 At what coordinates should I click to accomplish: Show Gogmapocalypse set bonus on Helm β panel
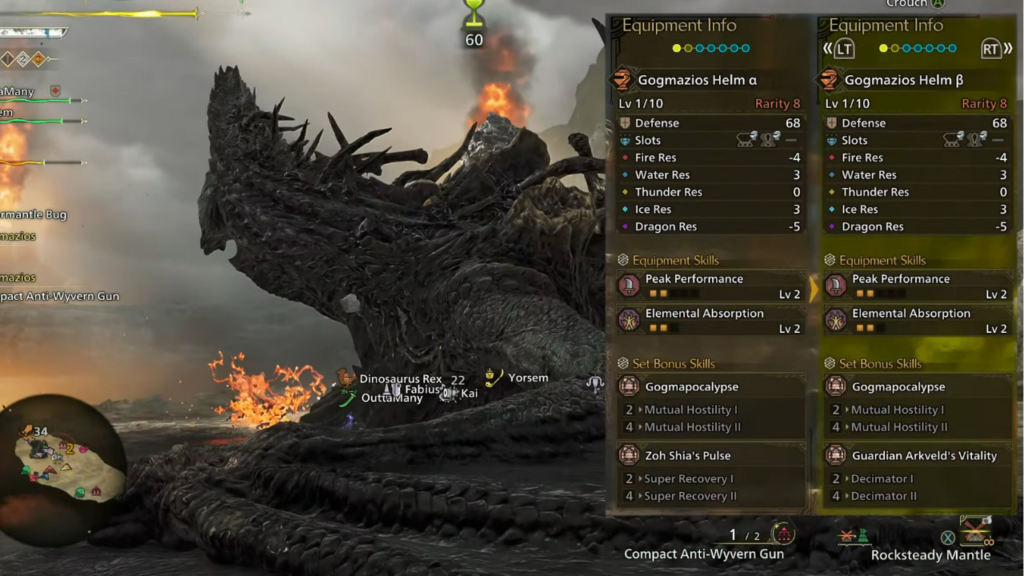pyautogui.click(x=915, y=387)
